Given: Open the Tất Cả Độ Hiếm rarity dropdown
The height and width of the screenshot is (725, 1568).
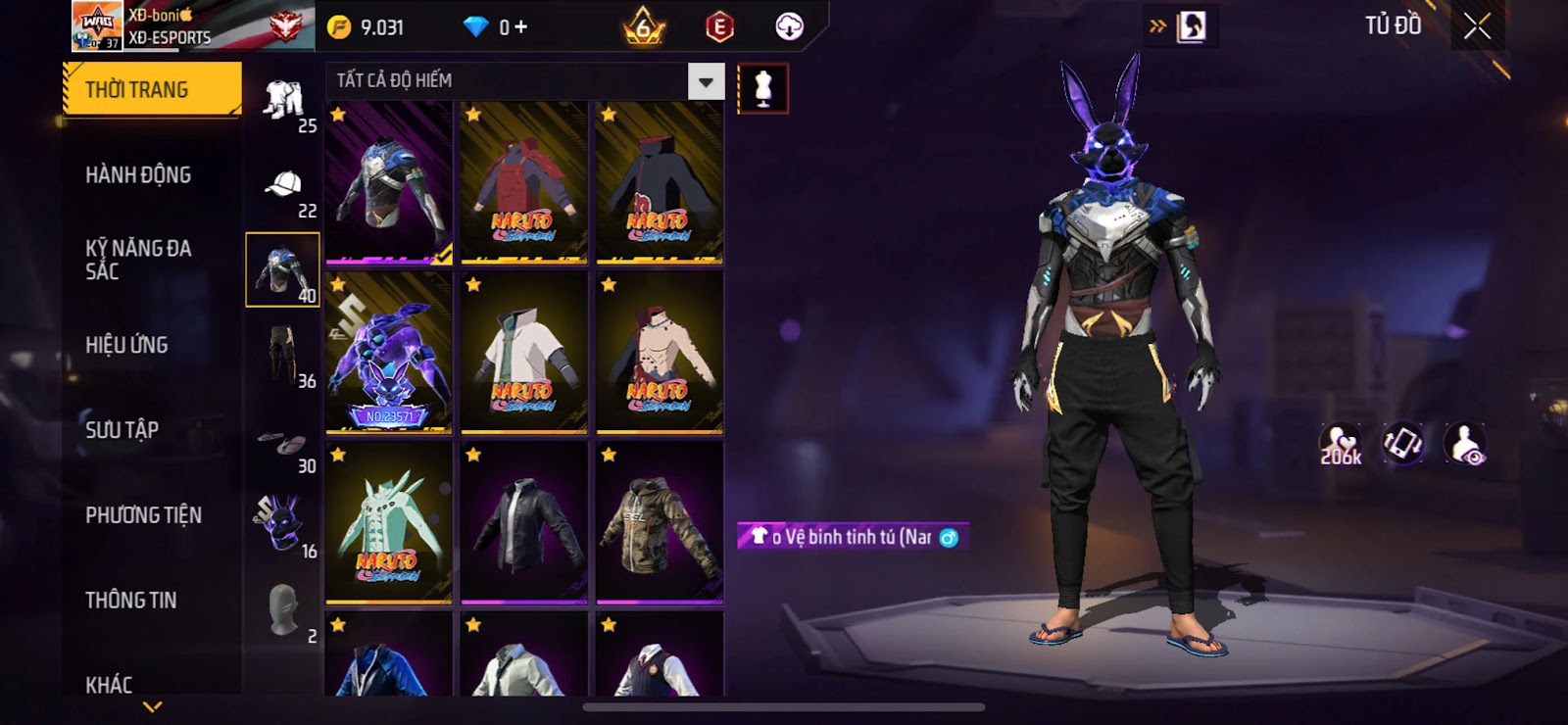Looking at the screenshot, I should (x=706, y=81).
